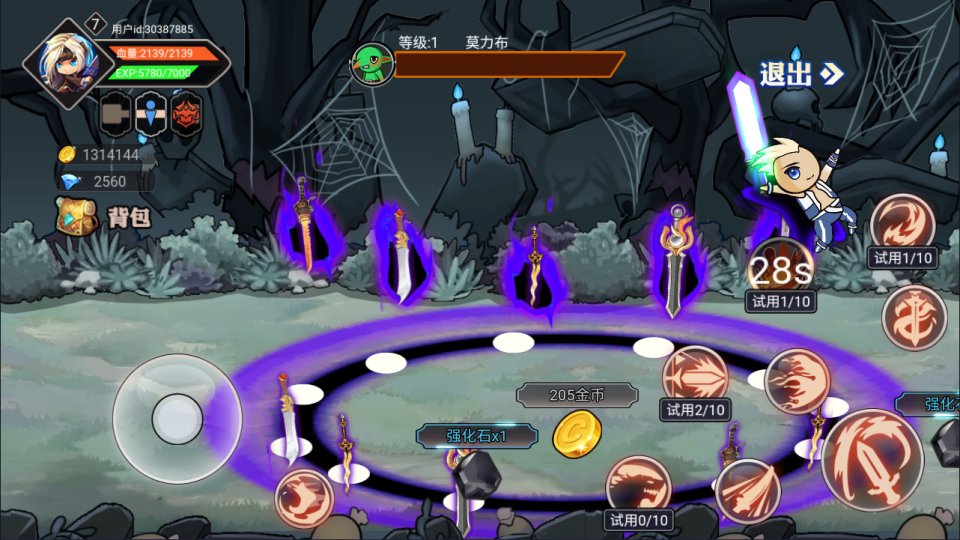
Task: Activate the triple claw slash skill
Action: (748, 491)
